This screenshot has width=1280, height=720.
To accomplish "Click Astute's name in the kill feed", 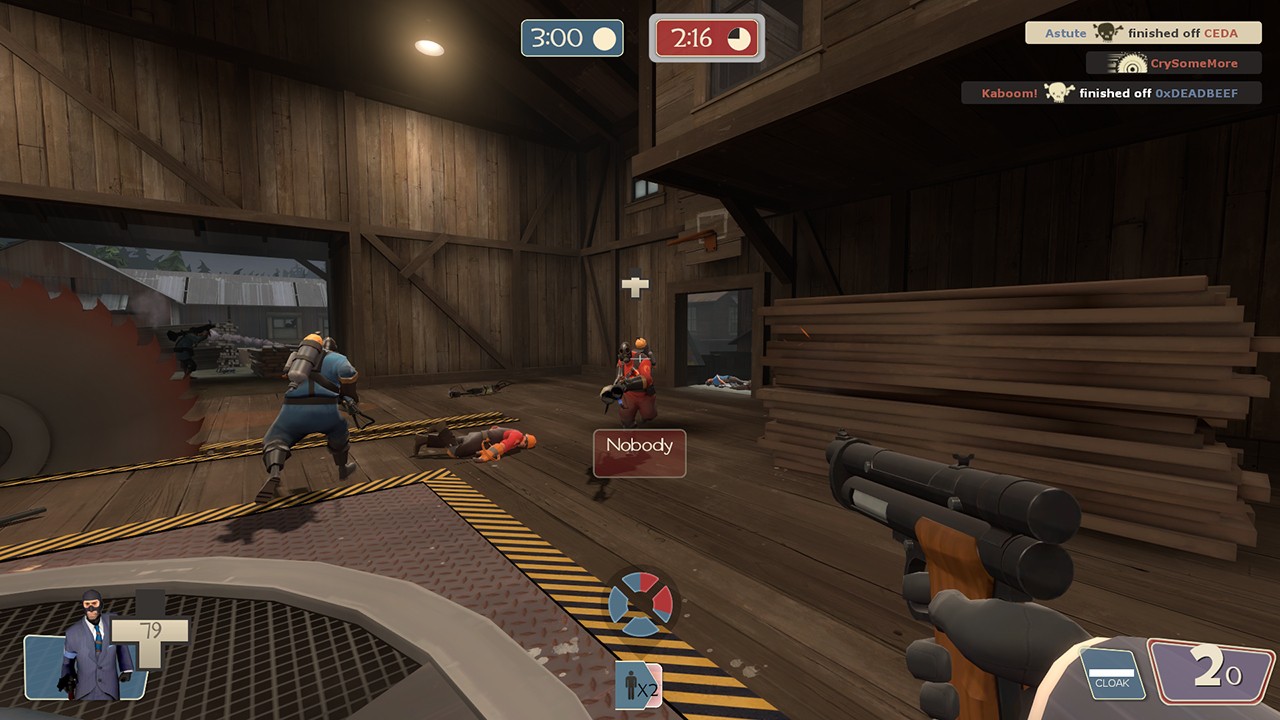I will 1065,32.
